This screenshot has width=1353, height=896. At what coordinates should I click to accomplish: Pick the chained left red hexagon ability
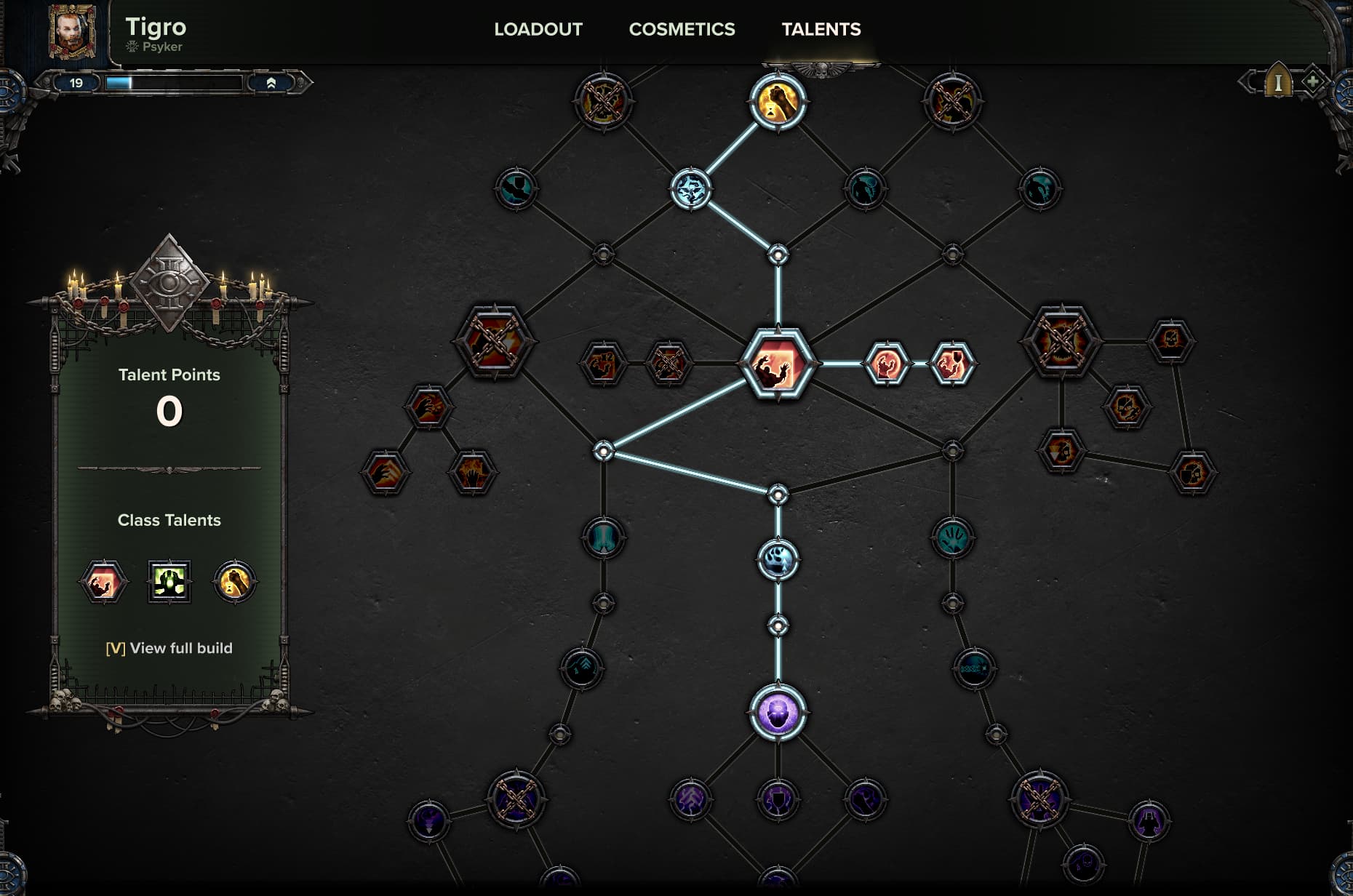point(494,341)
